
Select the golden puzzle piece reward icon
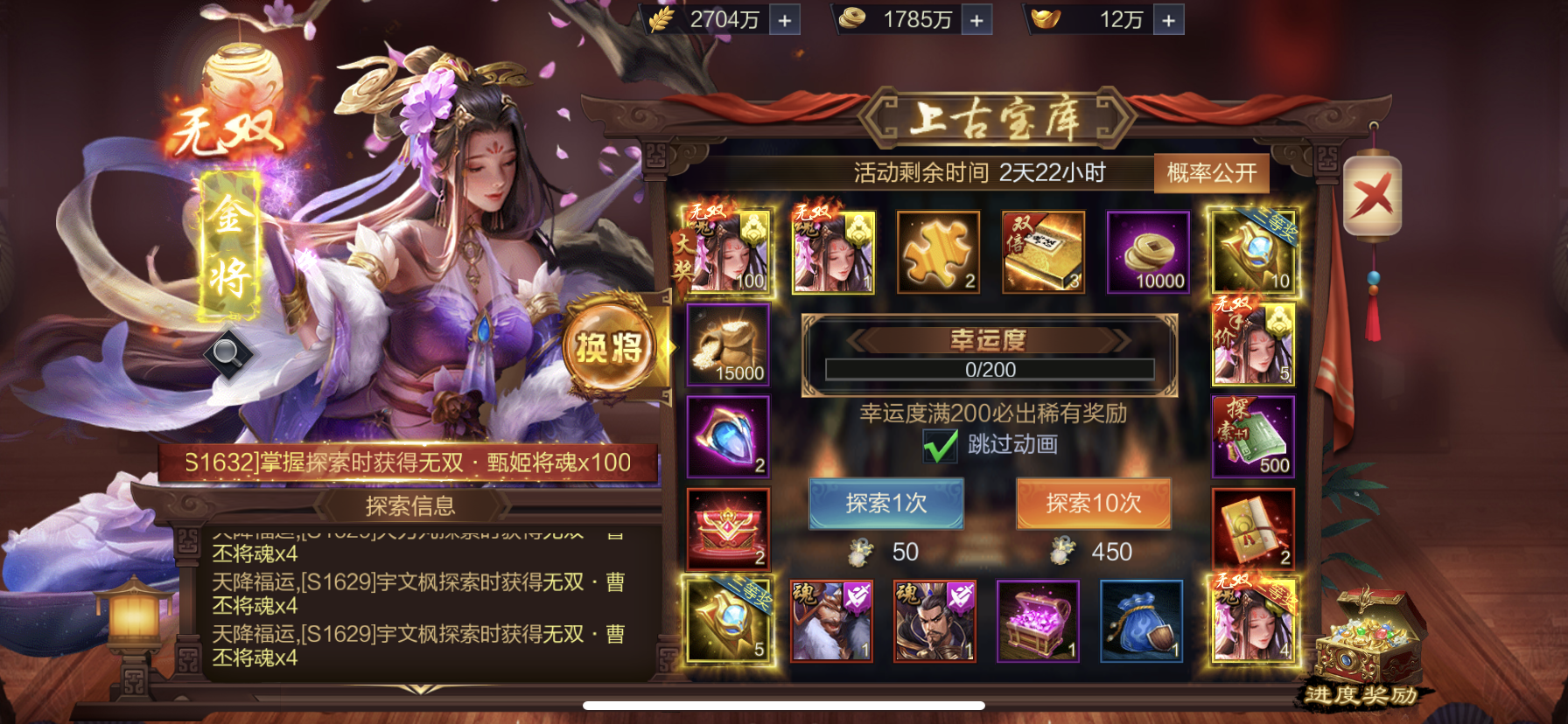coord(939,253)
